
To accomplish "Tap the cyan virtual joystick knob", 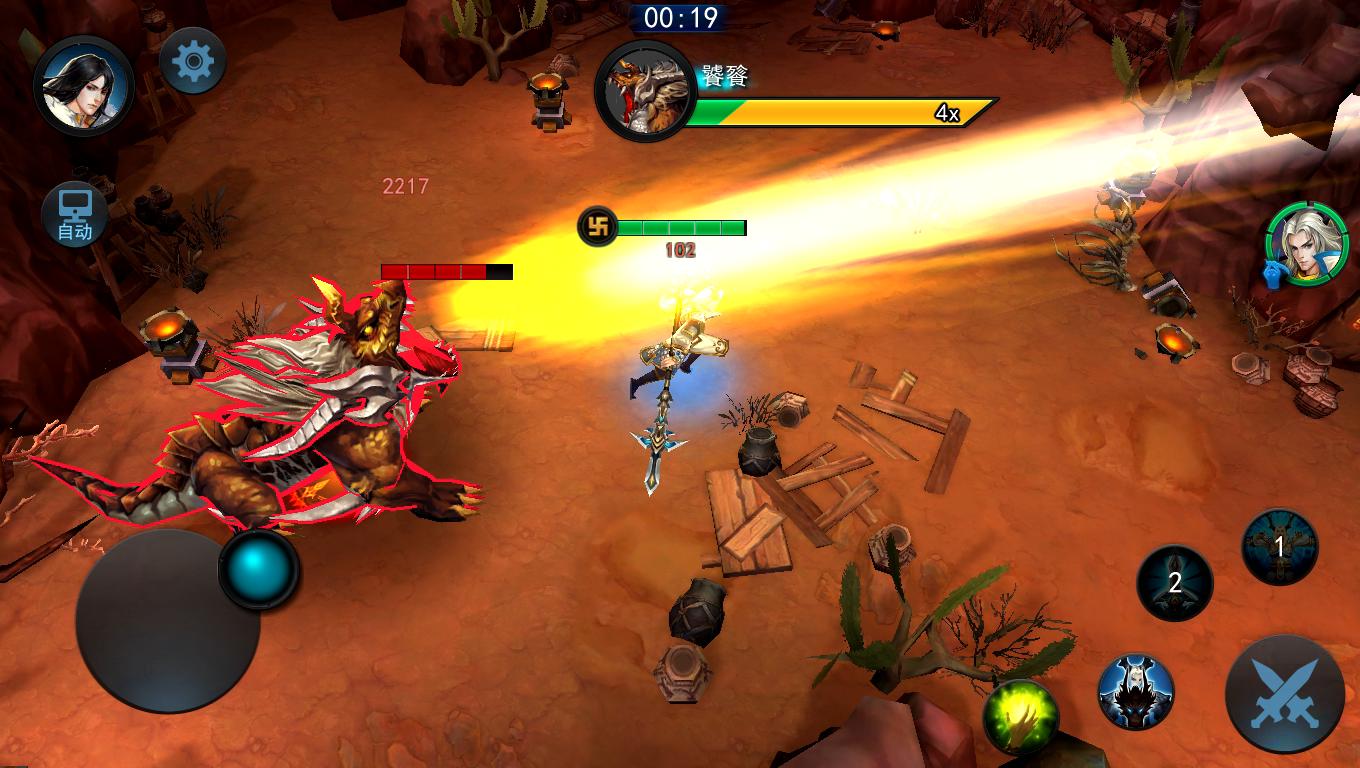I will point(259,569).
